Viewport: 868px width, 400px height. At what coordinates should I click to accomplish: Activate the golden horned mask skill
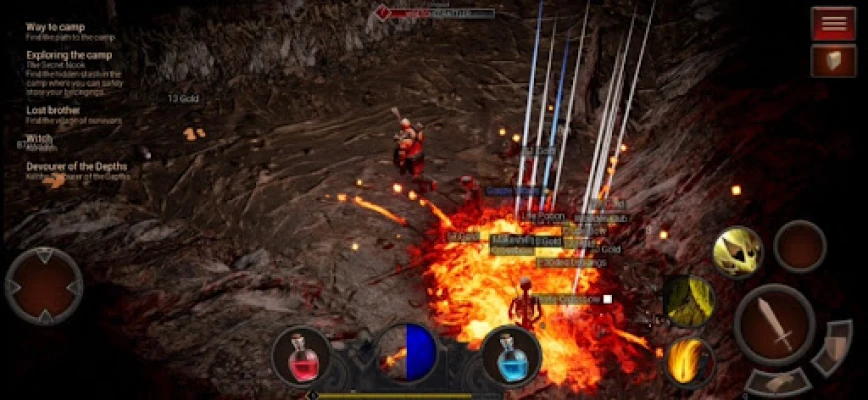pos(737,251)
